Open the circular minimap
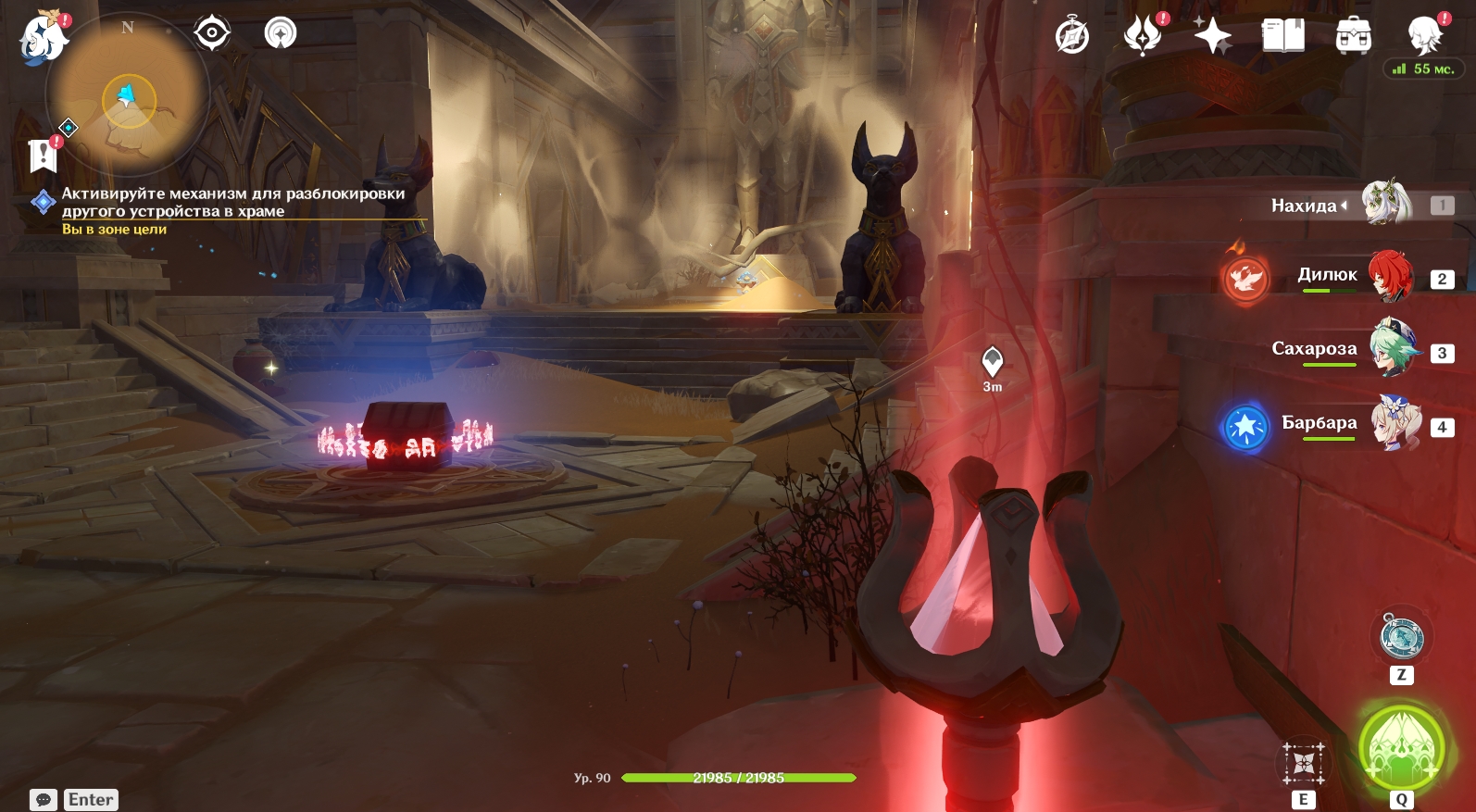Viewport: 1476px width, 812px height. tap(128, 95)
